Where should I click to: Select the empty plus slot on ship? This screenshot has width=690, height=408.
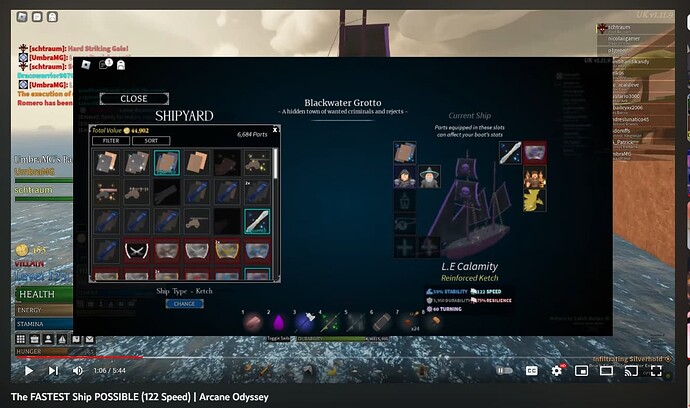(404, 247)
